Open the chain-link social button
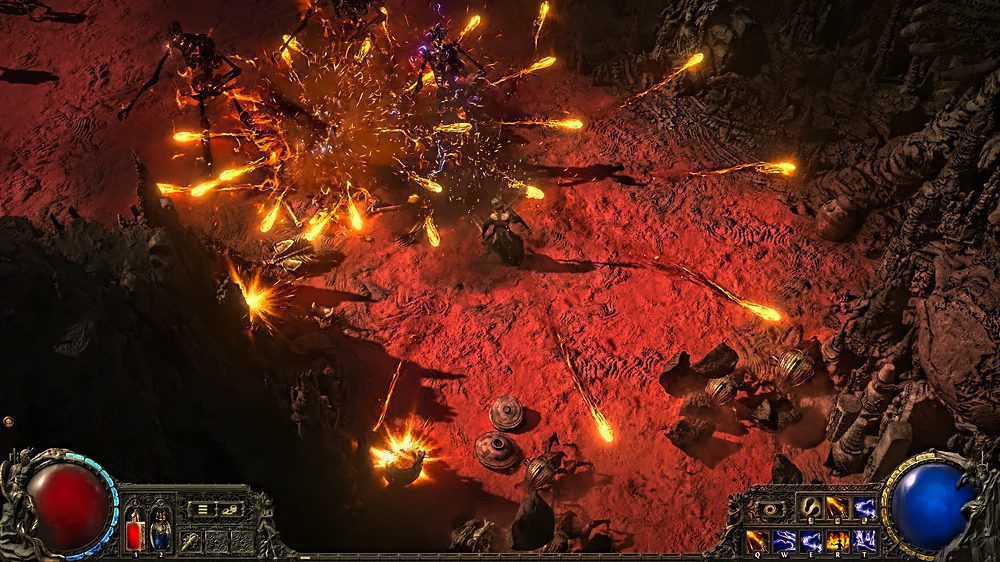The height and width of the screenshot is (562, 1000). pyautogui.click(x=230, y=509)
